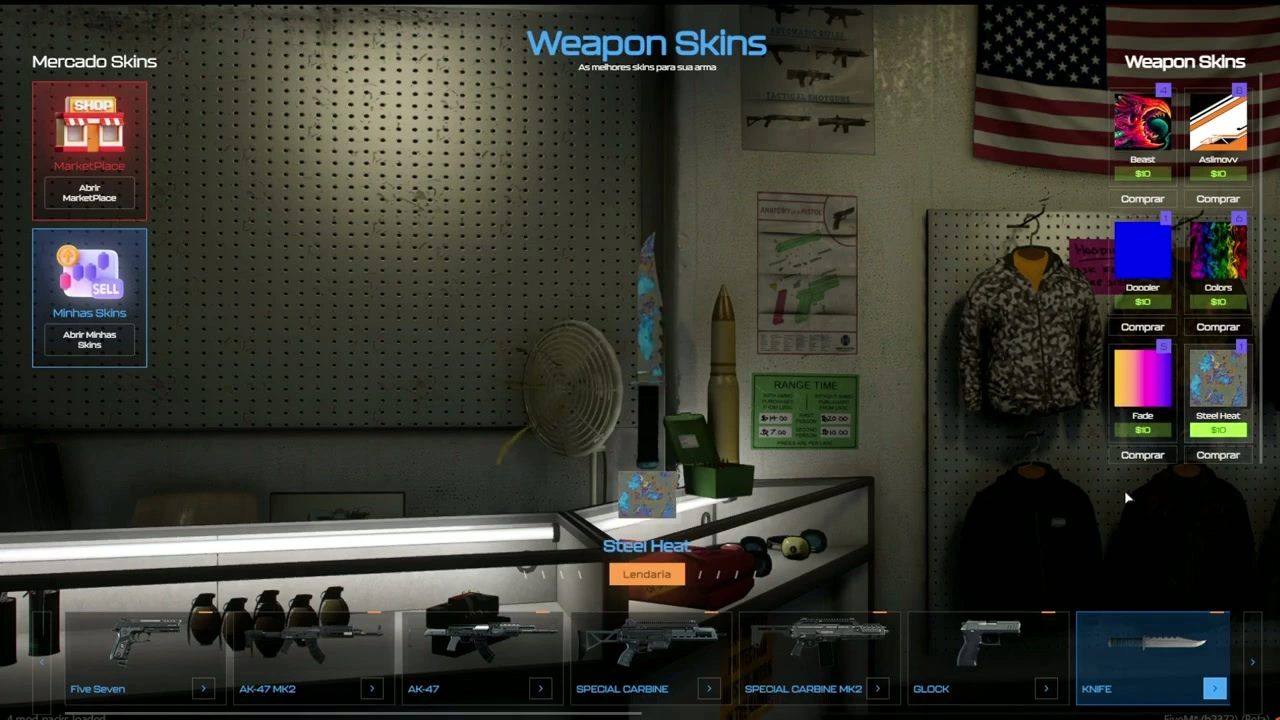Select the Beast skin thumbnail
Image resolution: width=1280 pixels, height=720 pixels.
[x=1142, y=120]
